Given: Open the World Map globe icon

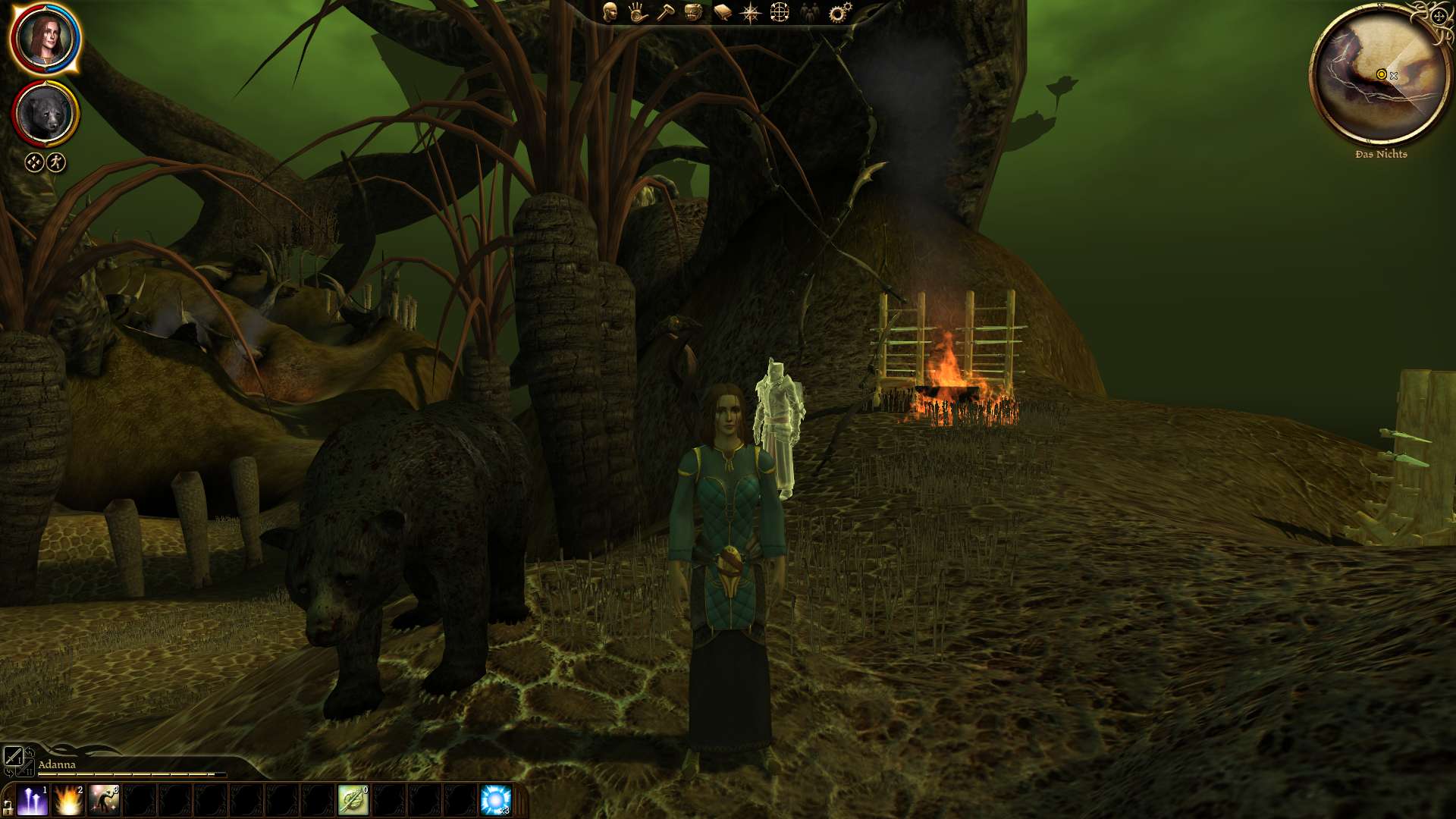Looking at the screenshot, I should point(780,11).
